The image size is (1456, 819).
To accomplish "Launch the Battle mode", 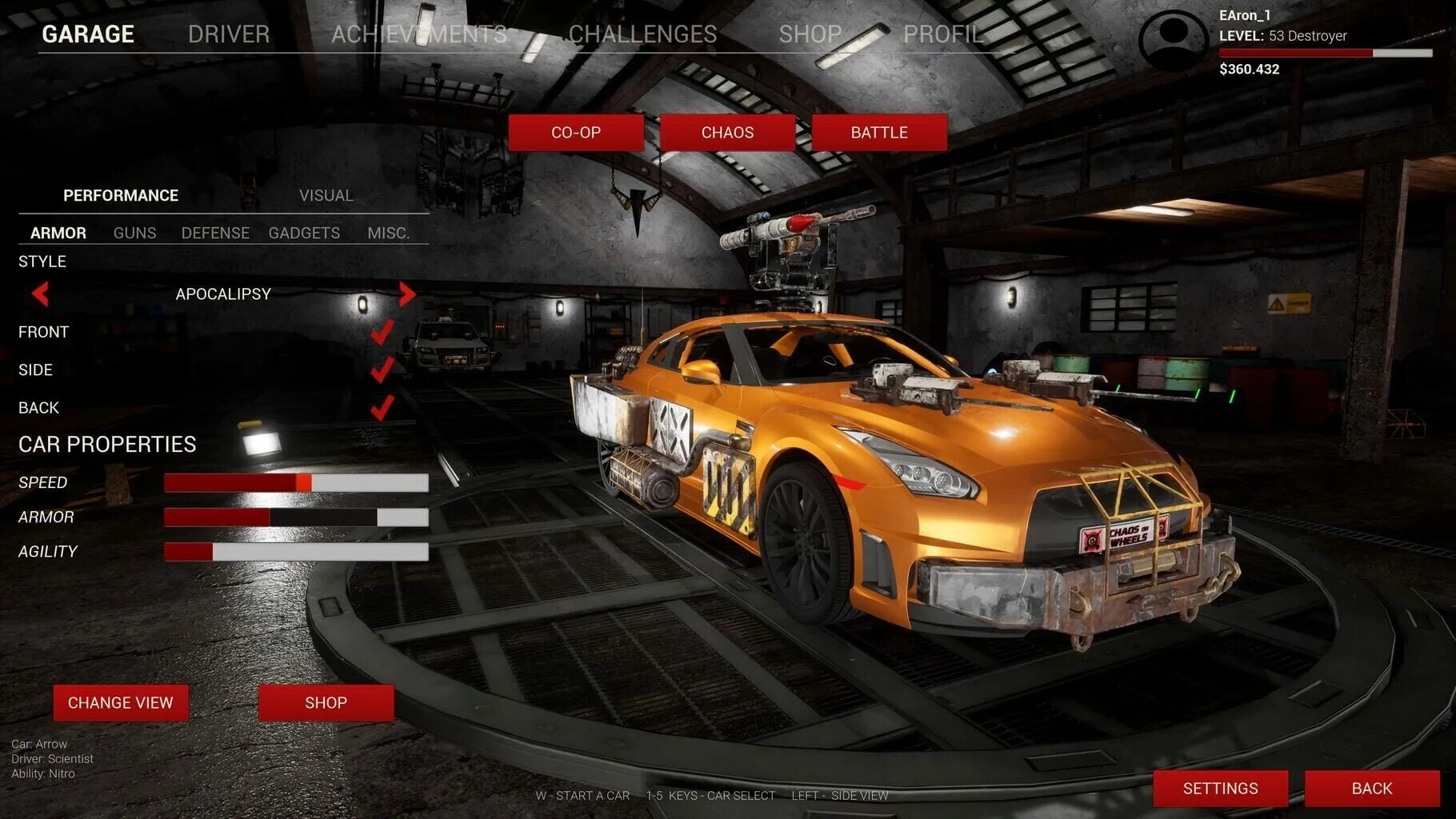I will click(879, 133).
